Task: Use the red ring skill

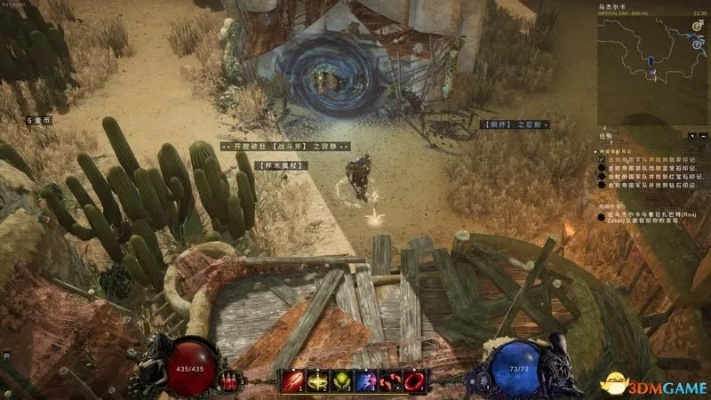Action: [x=413, y=381]
